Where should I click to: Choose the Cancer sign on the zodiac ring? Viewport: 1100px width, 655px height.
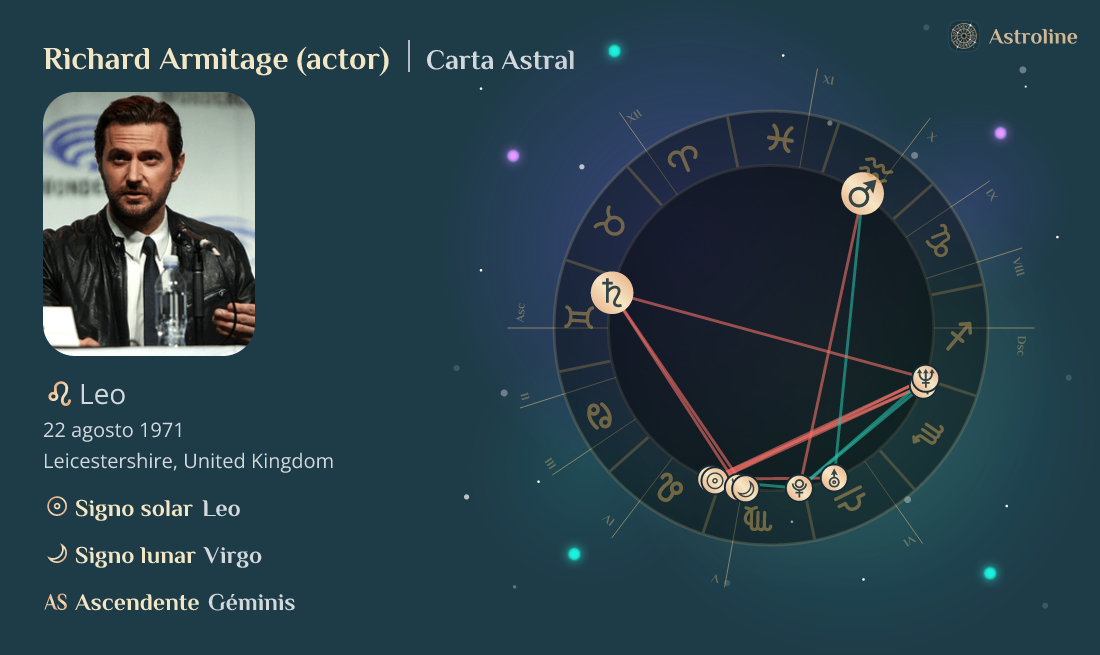pos(601,415)
